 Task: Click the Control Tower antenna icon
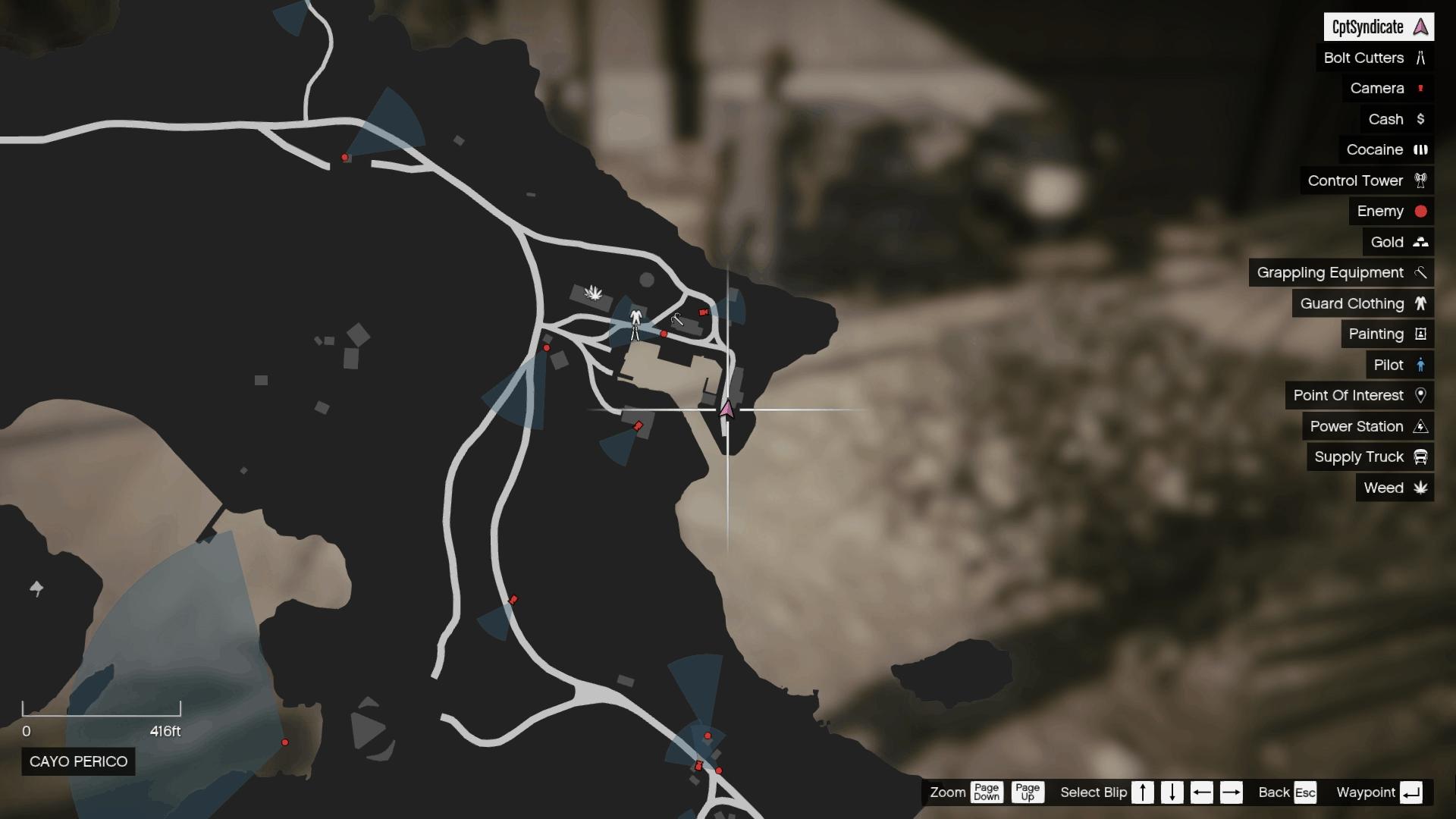(1421, 180)
